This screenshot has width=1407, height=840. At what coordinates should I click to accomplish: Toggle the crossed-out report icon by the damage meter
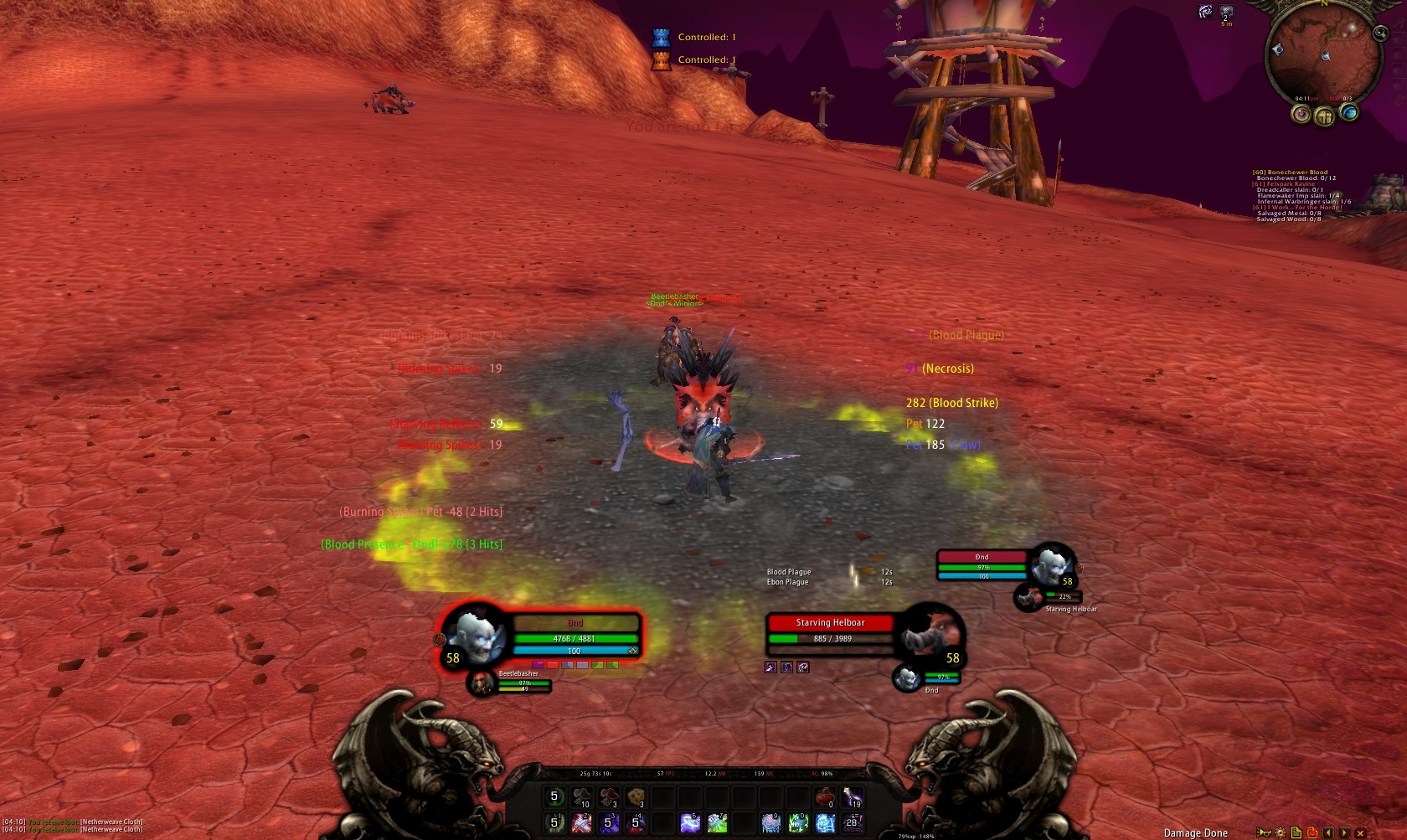point(1312,832)
